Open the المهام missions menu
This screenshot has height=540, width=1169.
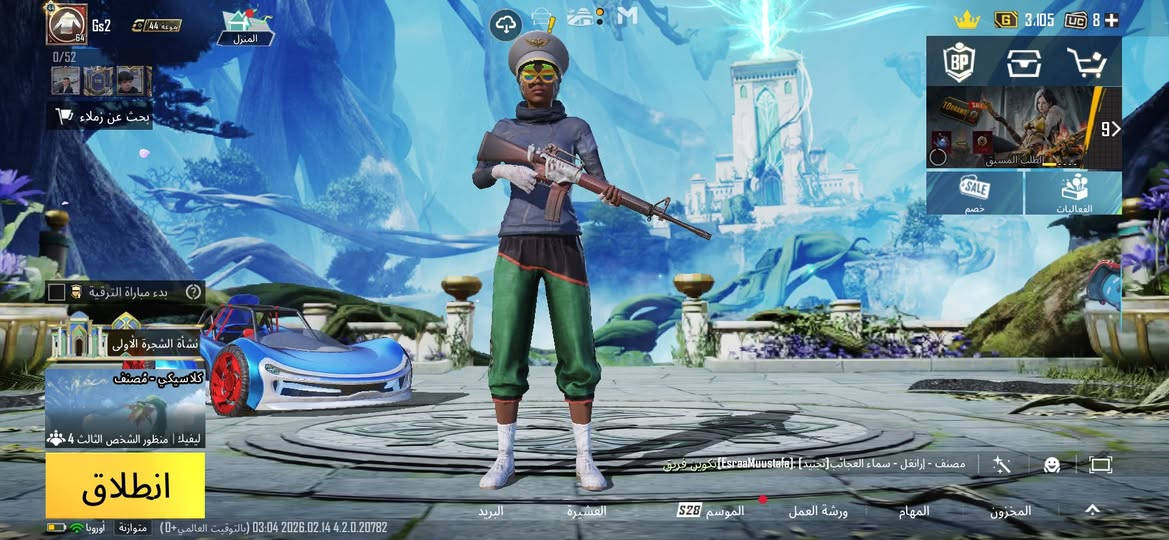pos(914,511)
